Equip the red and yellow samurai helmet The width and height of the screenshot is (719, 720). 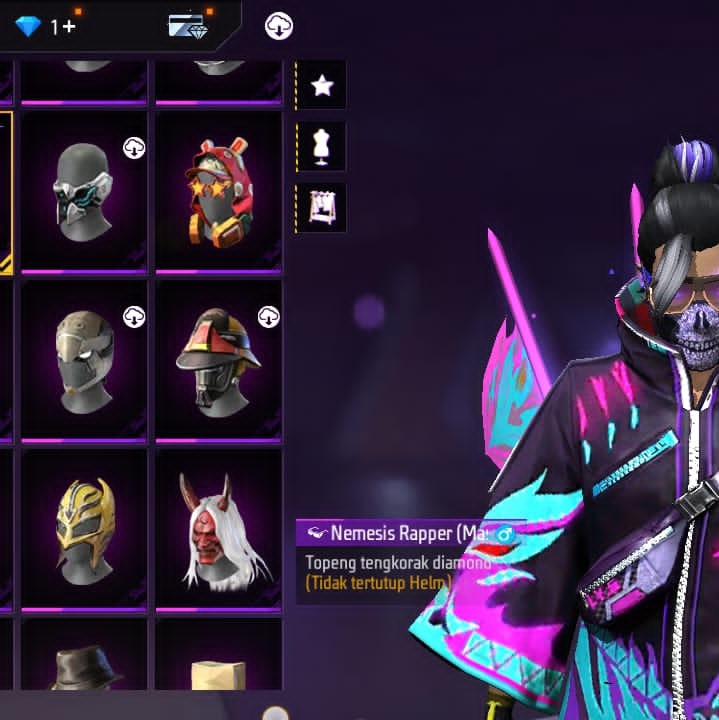[217, 360]
